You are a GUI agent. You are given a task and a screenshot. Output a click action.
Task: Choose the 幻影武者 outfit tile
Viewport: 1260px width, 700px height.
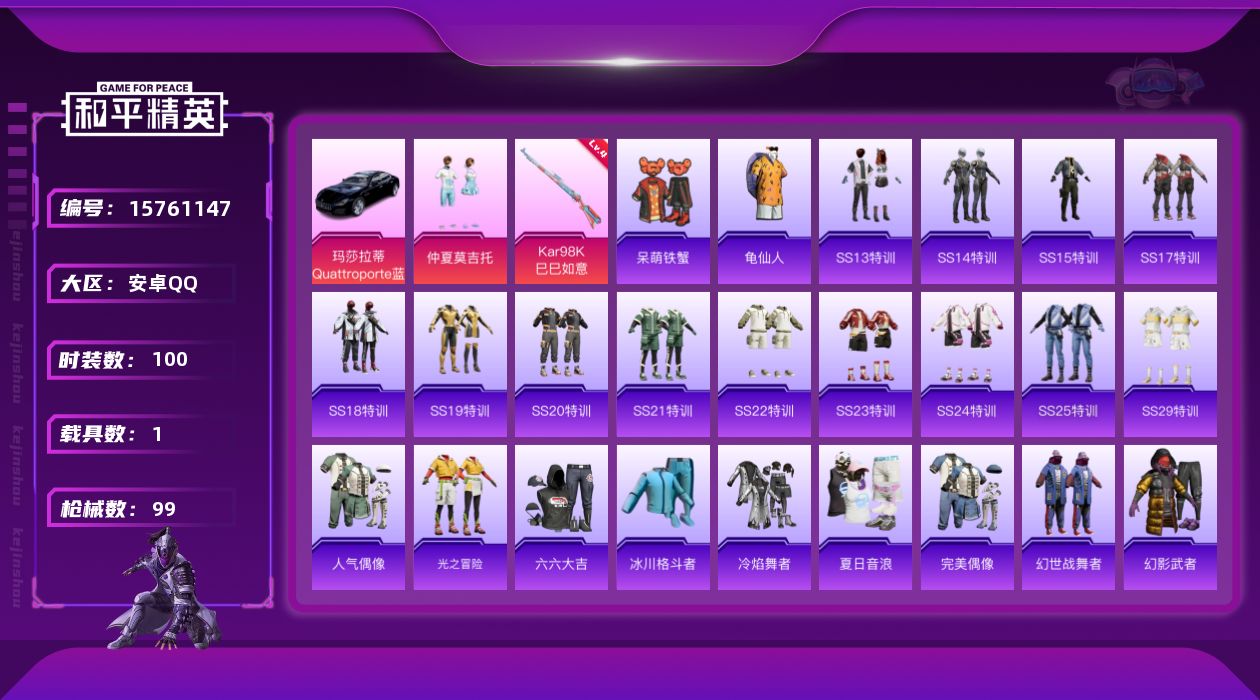pyautogui.click(x=1170, y=517)
